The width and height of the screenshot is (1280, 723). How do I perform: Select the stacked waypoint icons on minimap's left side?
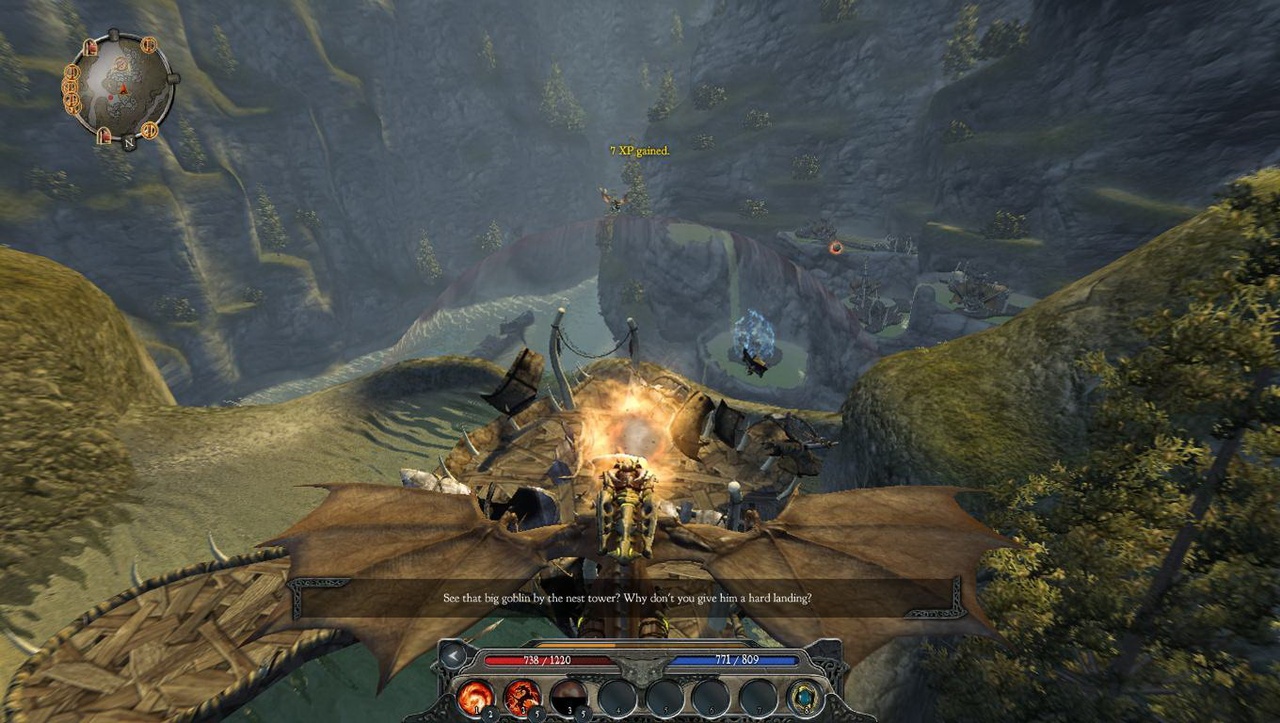point(71,88)
